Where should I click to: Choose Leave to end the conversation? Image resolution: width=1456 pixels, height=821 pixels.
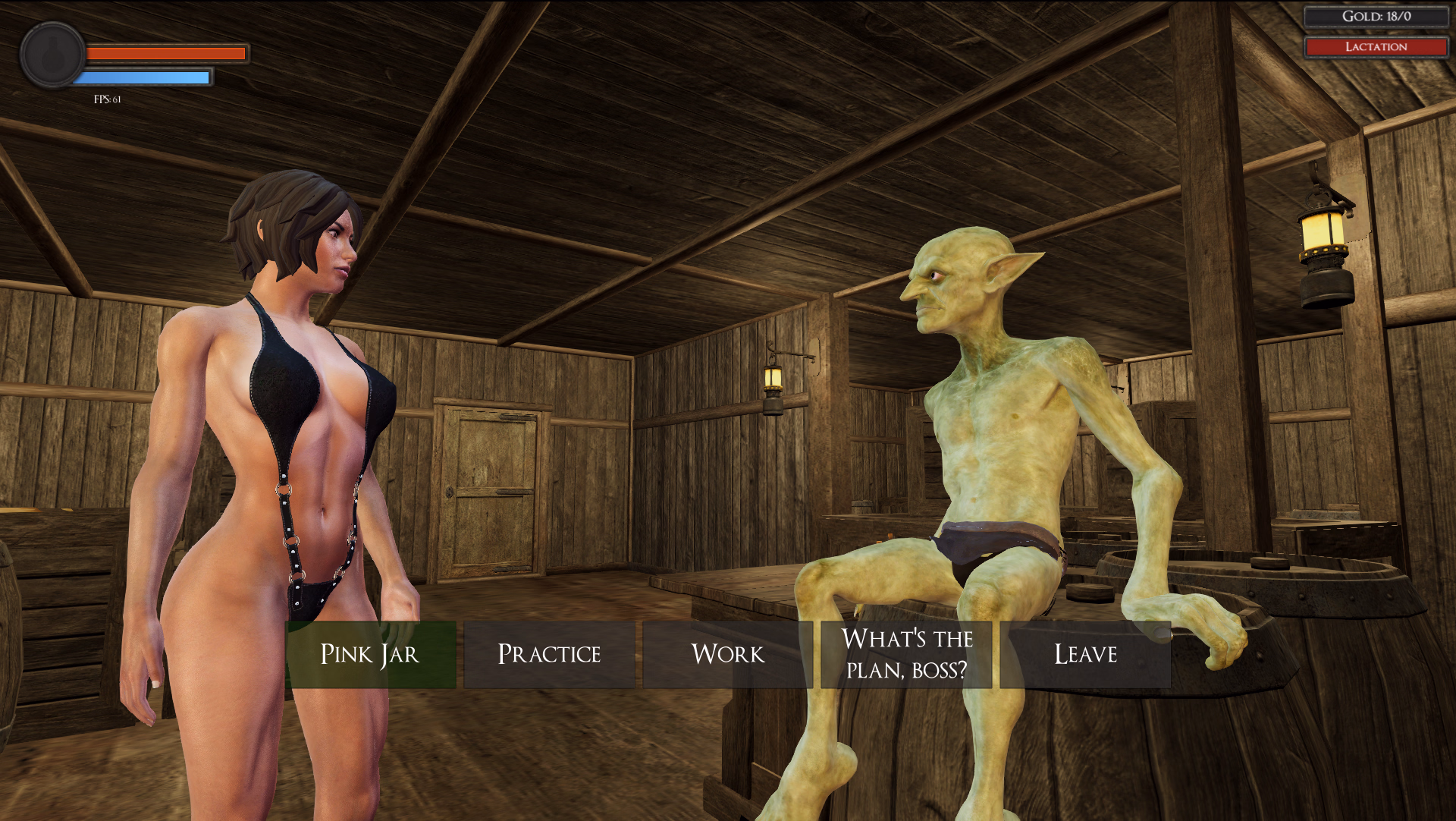1084,653
